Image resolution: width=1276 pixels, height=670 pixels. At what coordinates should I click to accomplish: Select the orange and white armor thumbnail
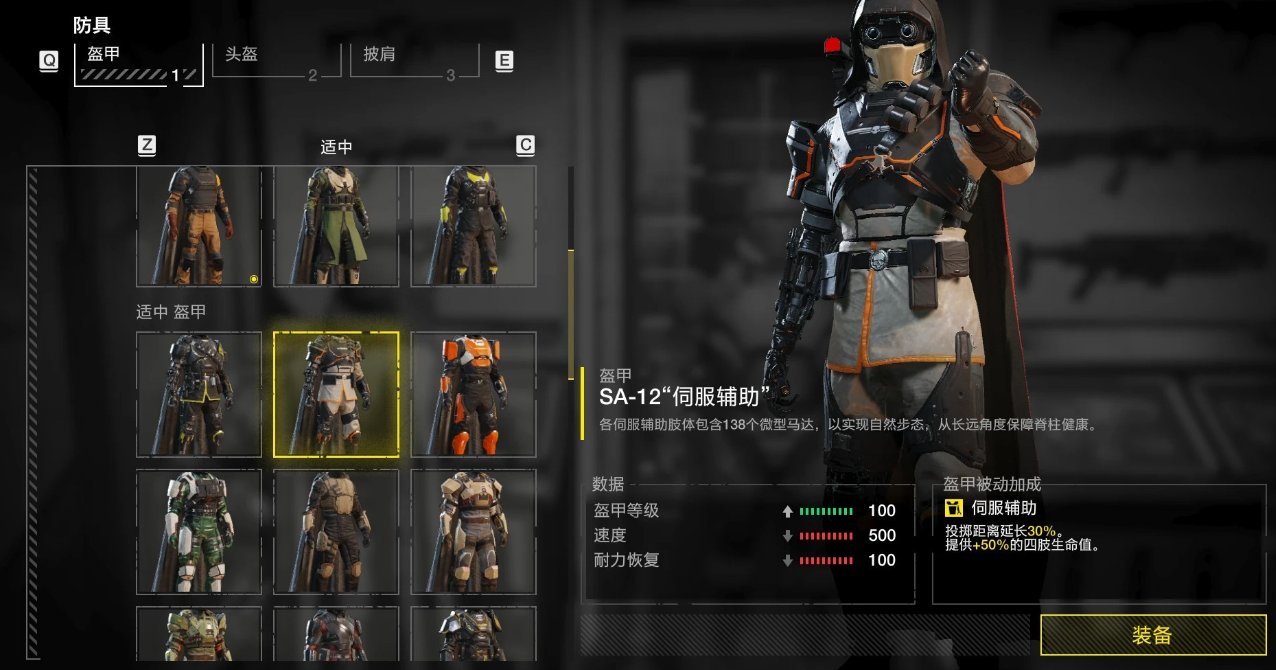coord(473,394)
